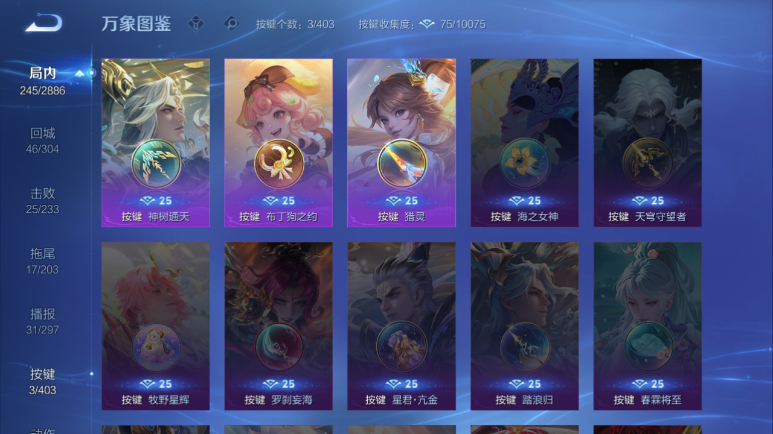Viewport: 773px width, 434px height.
Task: Choose the 春霖将至 button skin card
Action: 647,325
